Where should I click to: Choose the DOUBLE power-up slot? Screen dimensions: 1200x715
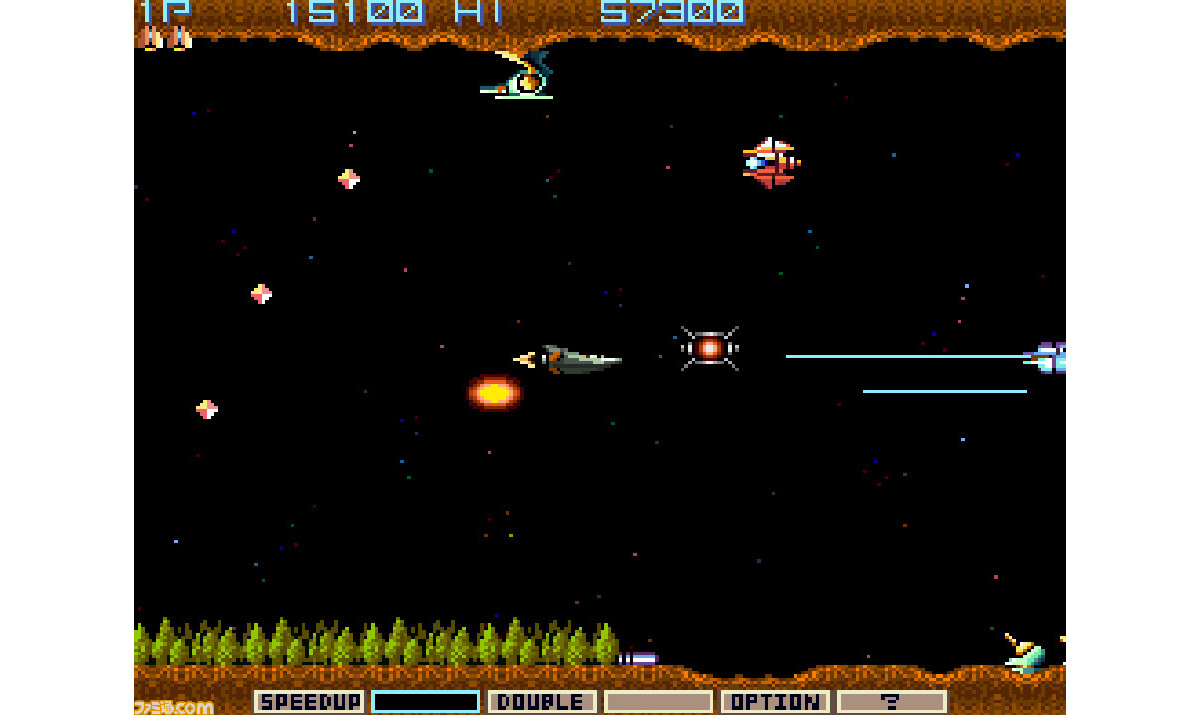click(x=542, y=702)
